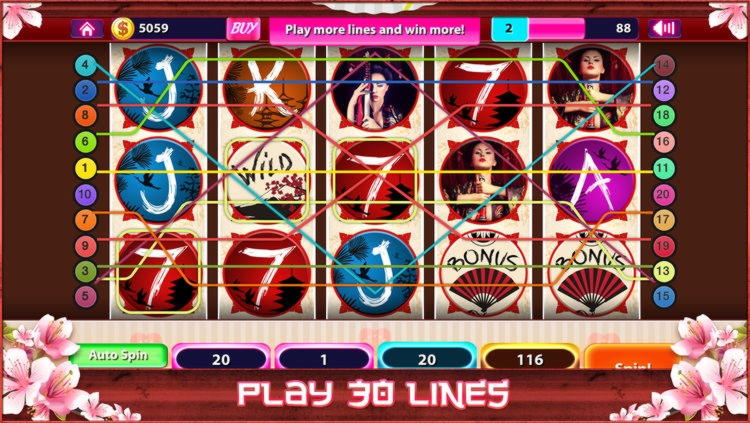Viewport: 750px width, 423px height.
Task: Select payline number 20 marker
Action: [x=662, y=194]
